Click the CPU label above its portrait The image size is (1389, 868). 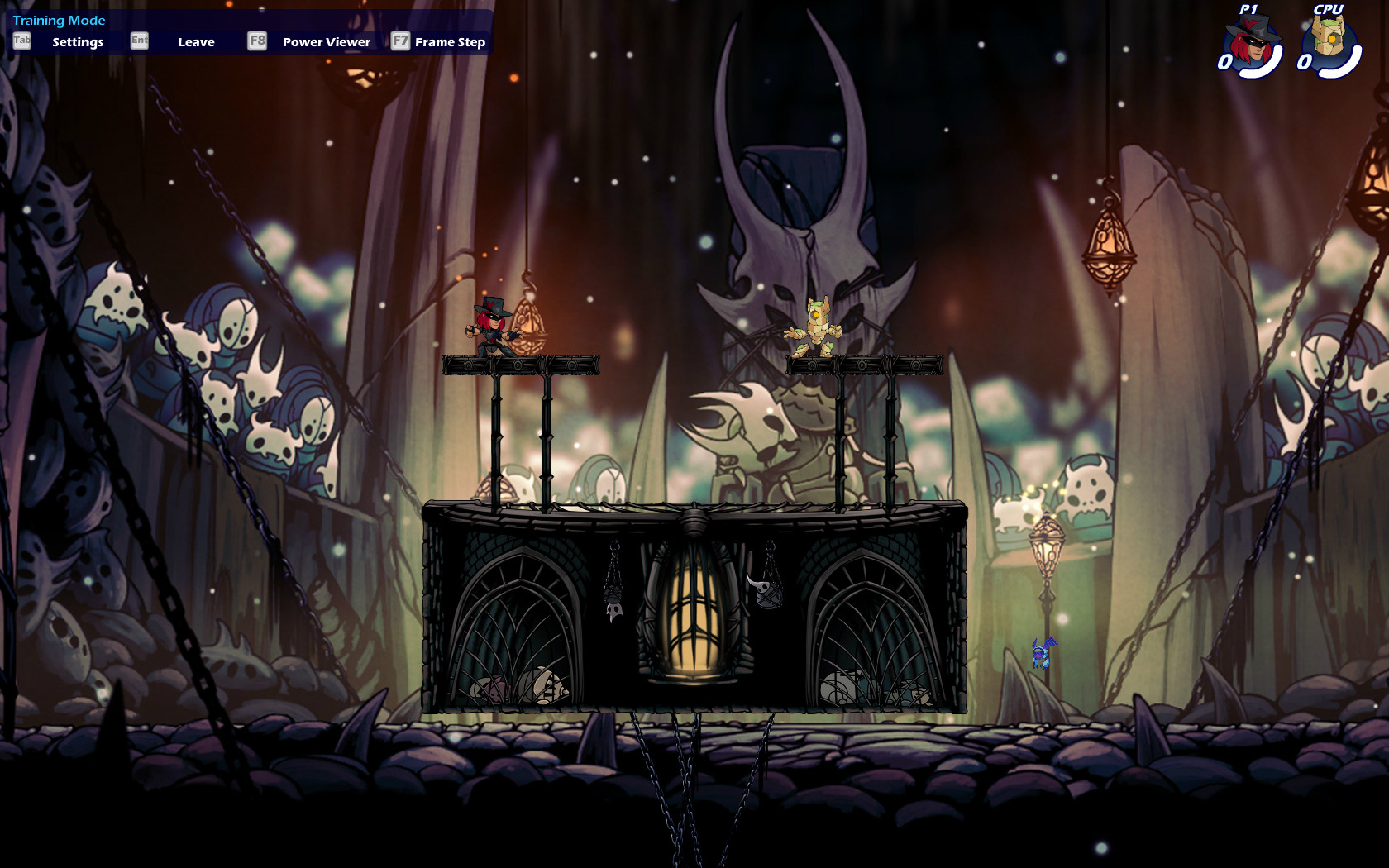coord(1328,9)
